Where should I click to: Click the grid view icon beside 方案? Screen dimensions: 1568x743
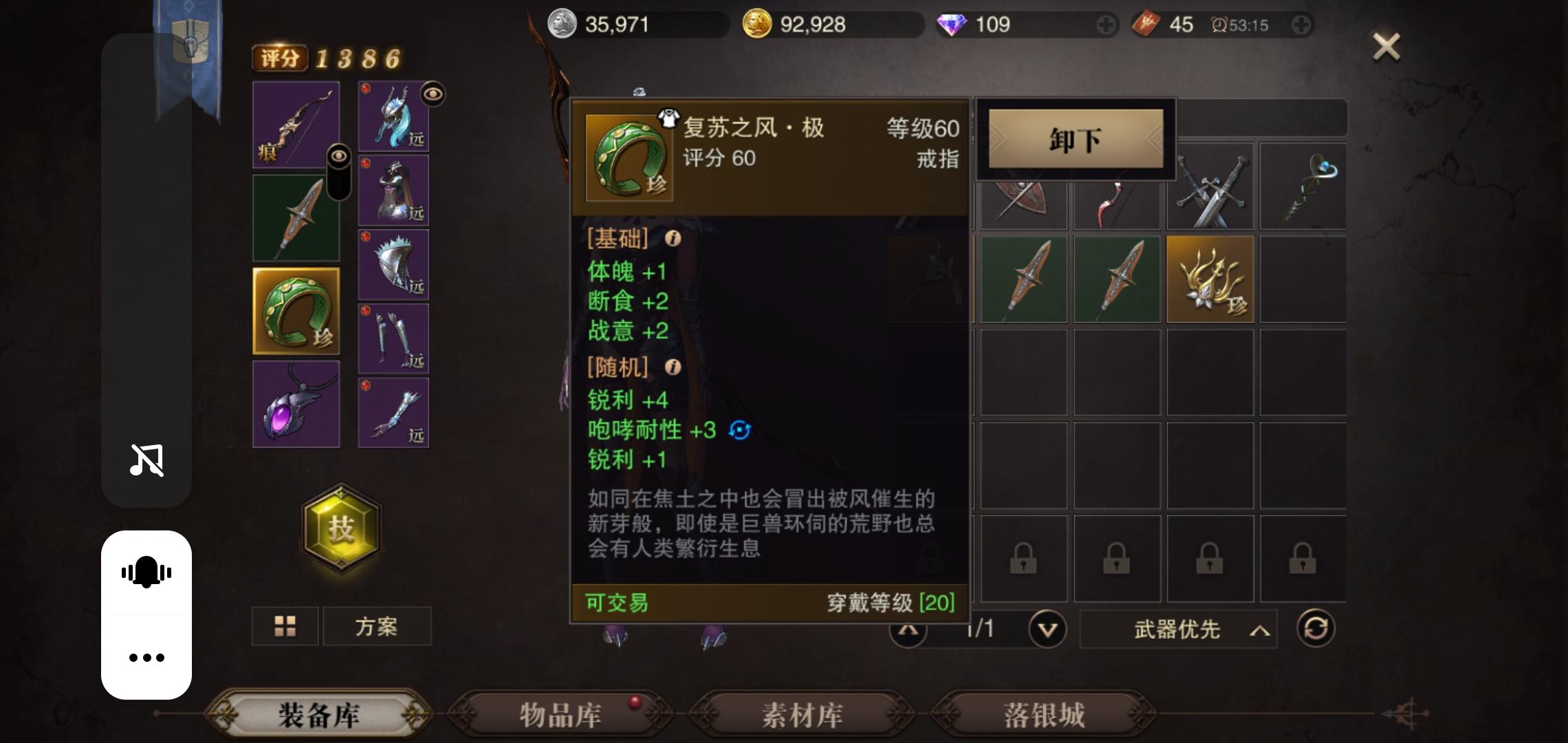[x=284, y=626]
